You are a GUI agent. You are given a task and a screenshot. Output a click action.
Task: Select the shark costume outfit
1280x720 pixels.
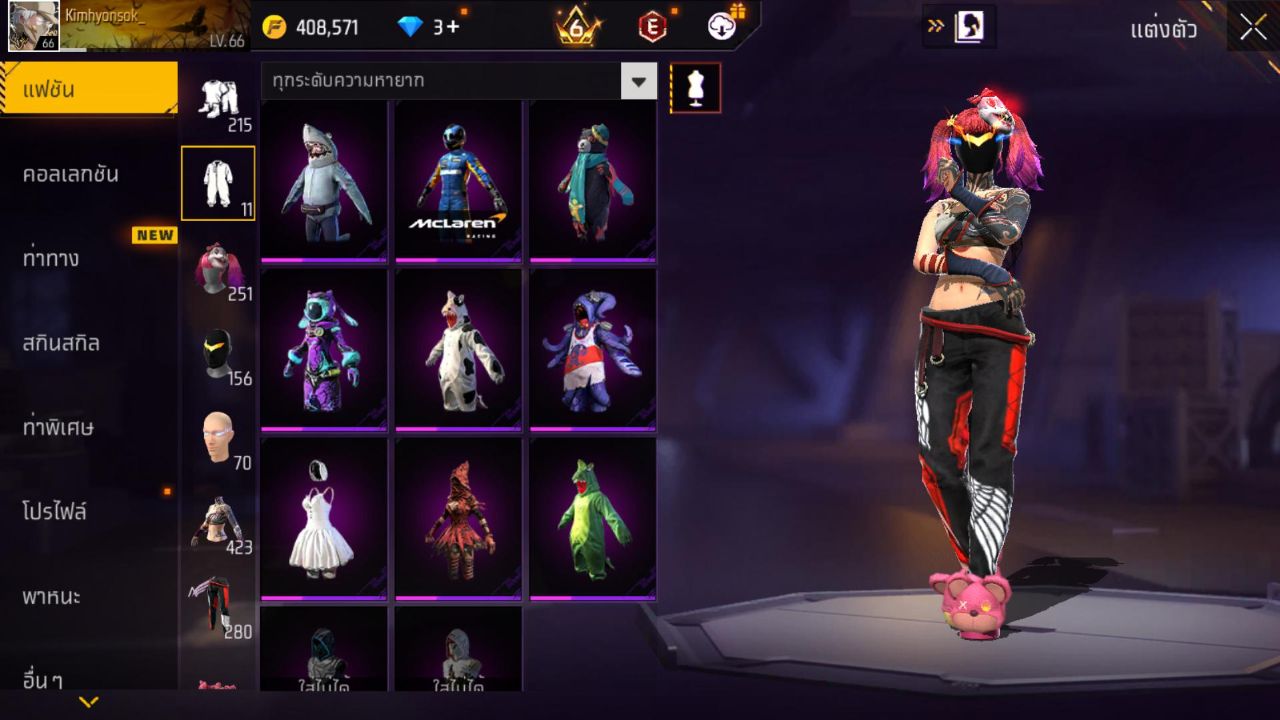click(x=324, y=181)
